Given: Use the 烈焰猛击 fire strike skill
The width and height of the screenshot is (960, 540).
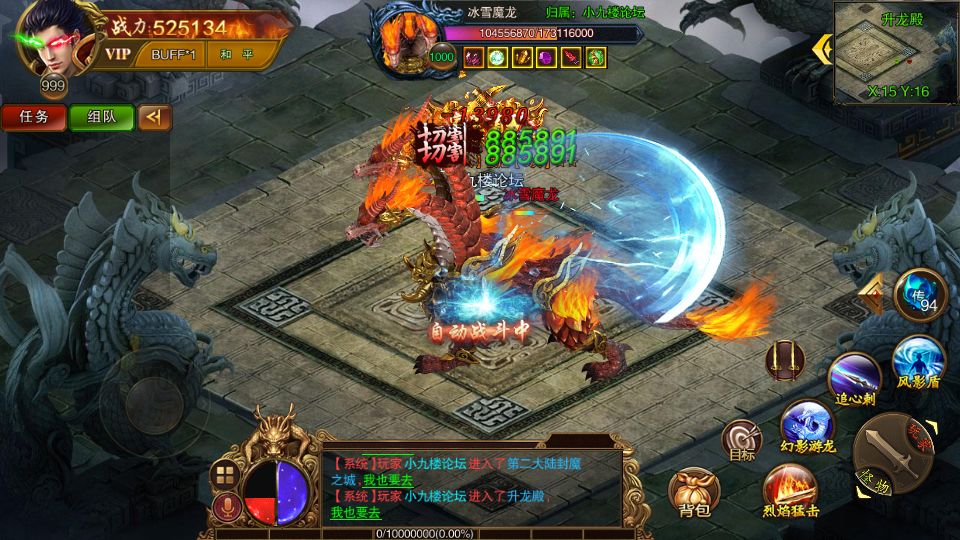Looking at the screenshot, I should point(789,489).
